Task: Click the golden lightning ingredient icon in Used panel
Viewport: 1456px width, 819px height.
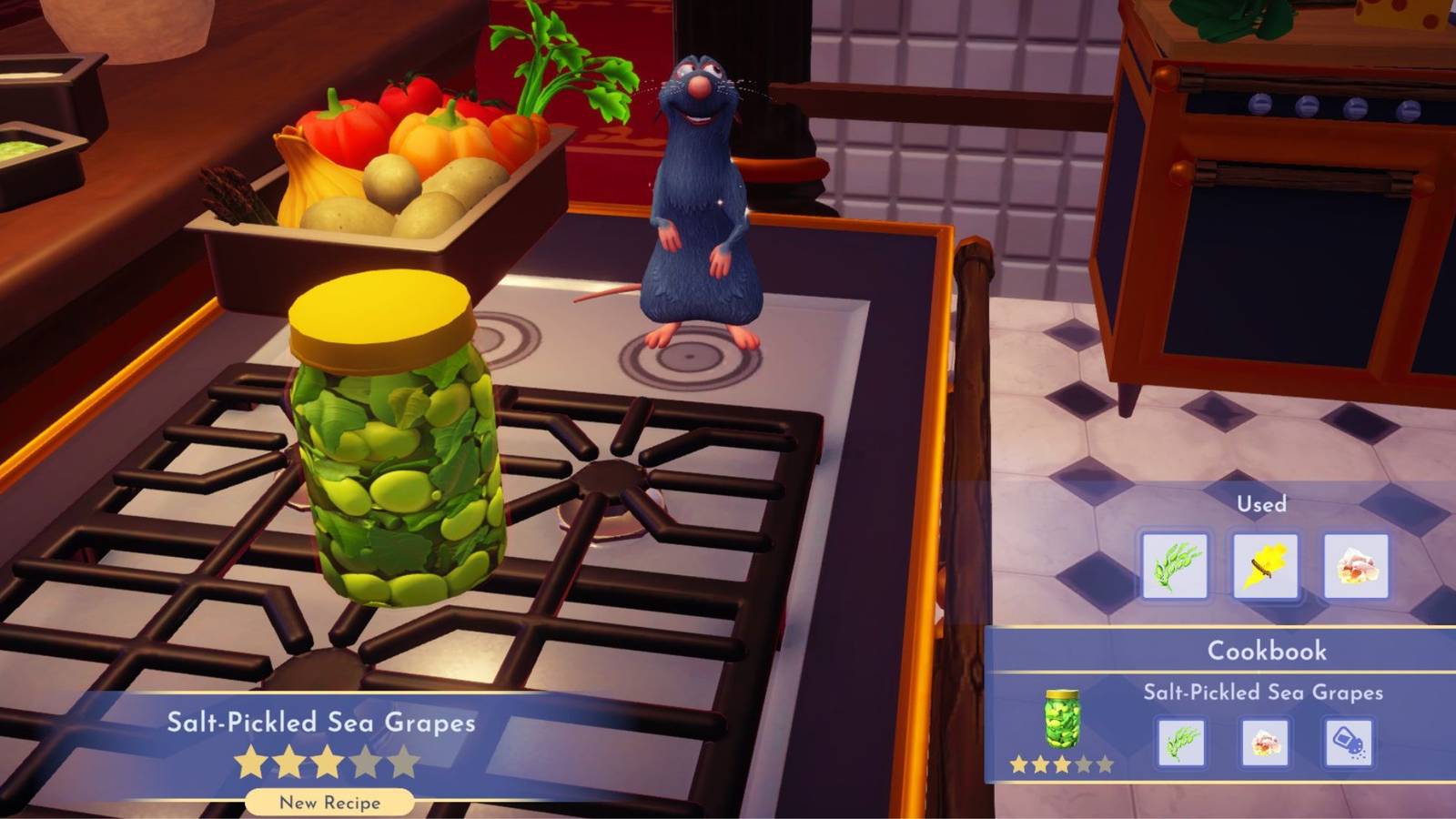Action: [1264, 564]
